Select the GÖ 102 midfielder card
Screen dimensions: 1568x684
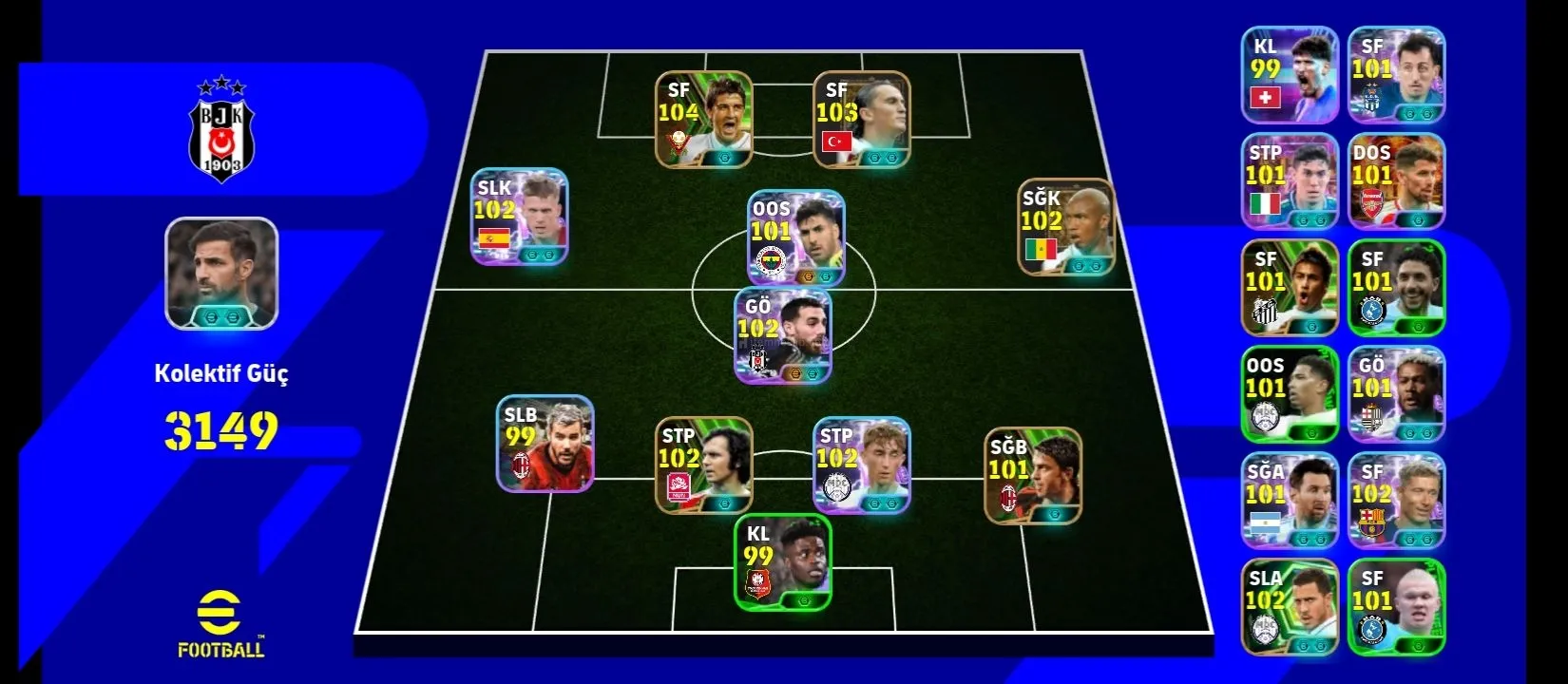point(783,335)
